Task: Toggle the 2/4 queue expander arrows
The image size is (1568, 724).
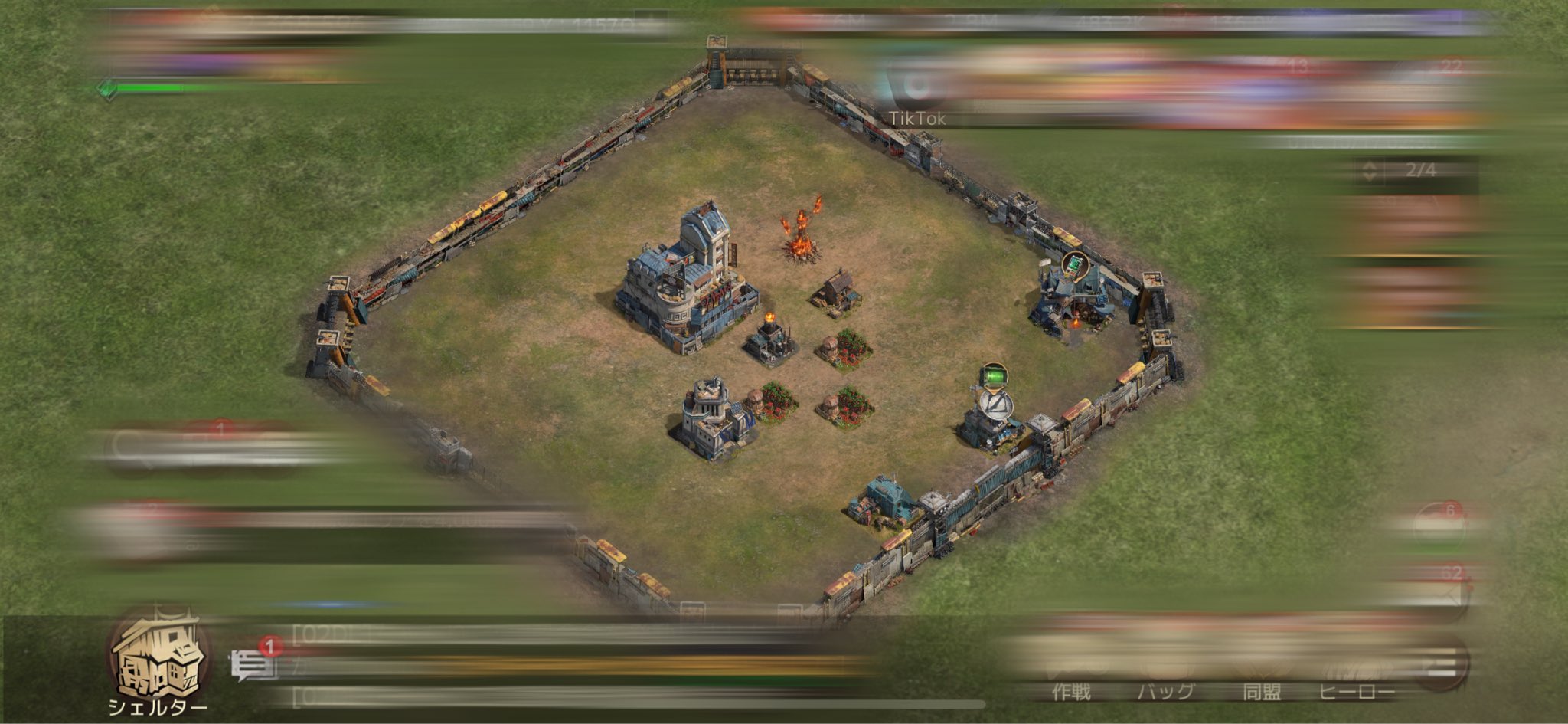Action: pyautogui.click(x=1370, y=170)
